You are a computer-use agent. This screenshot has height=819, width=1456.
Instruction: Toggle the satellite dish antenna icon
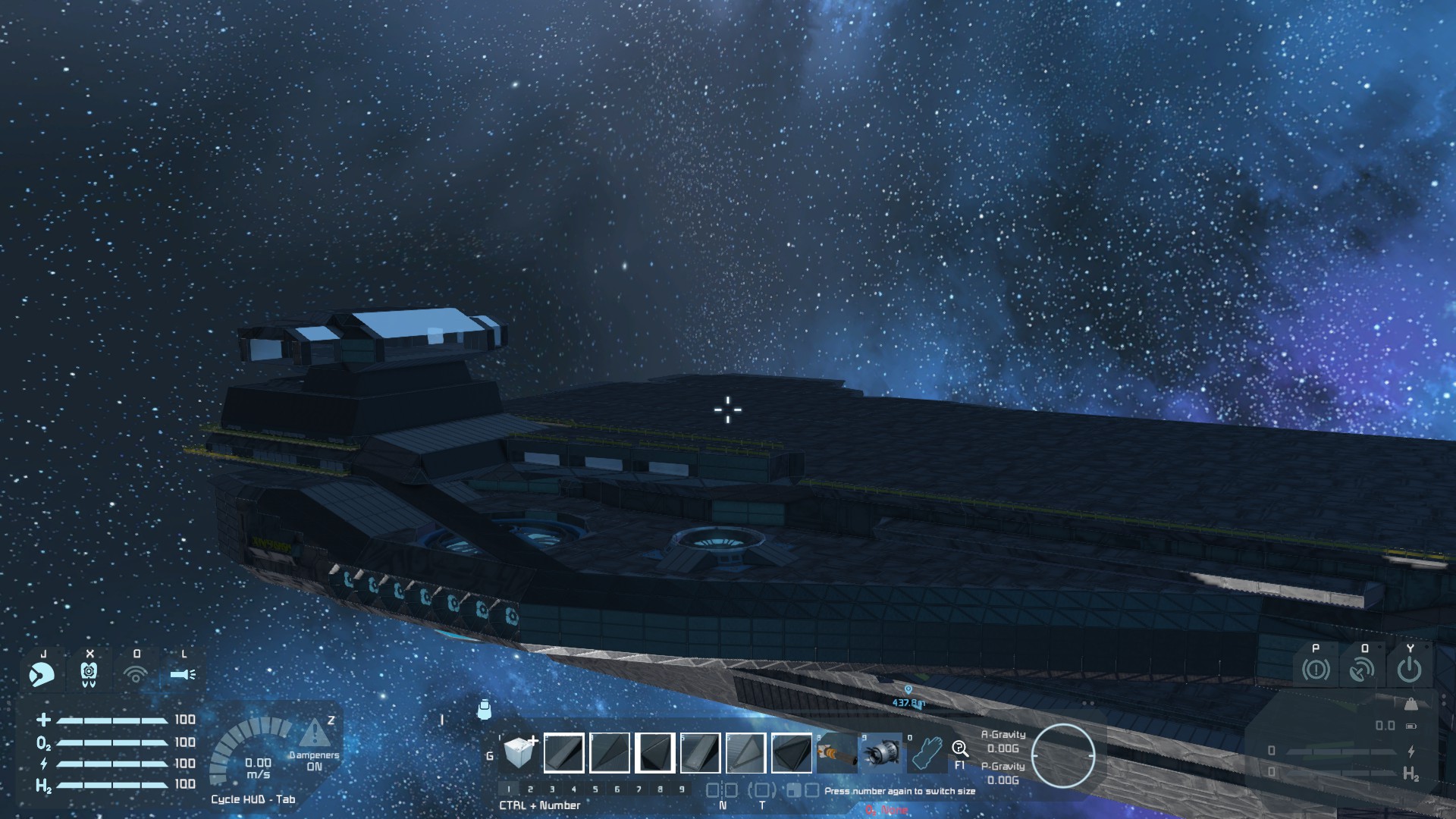tap(1362, 670)
